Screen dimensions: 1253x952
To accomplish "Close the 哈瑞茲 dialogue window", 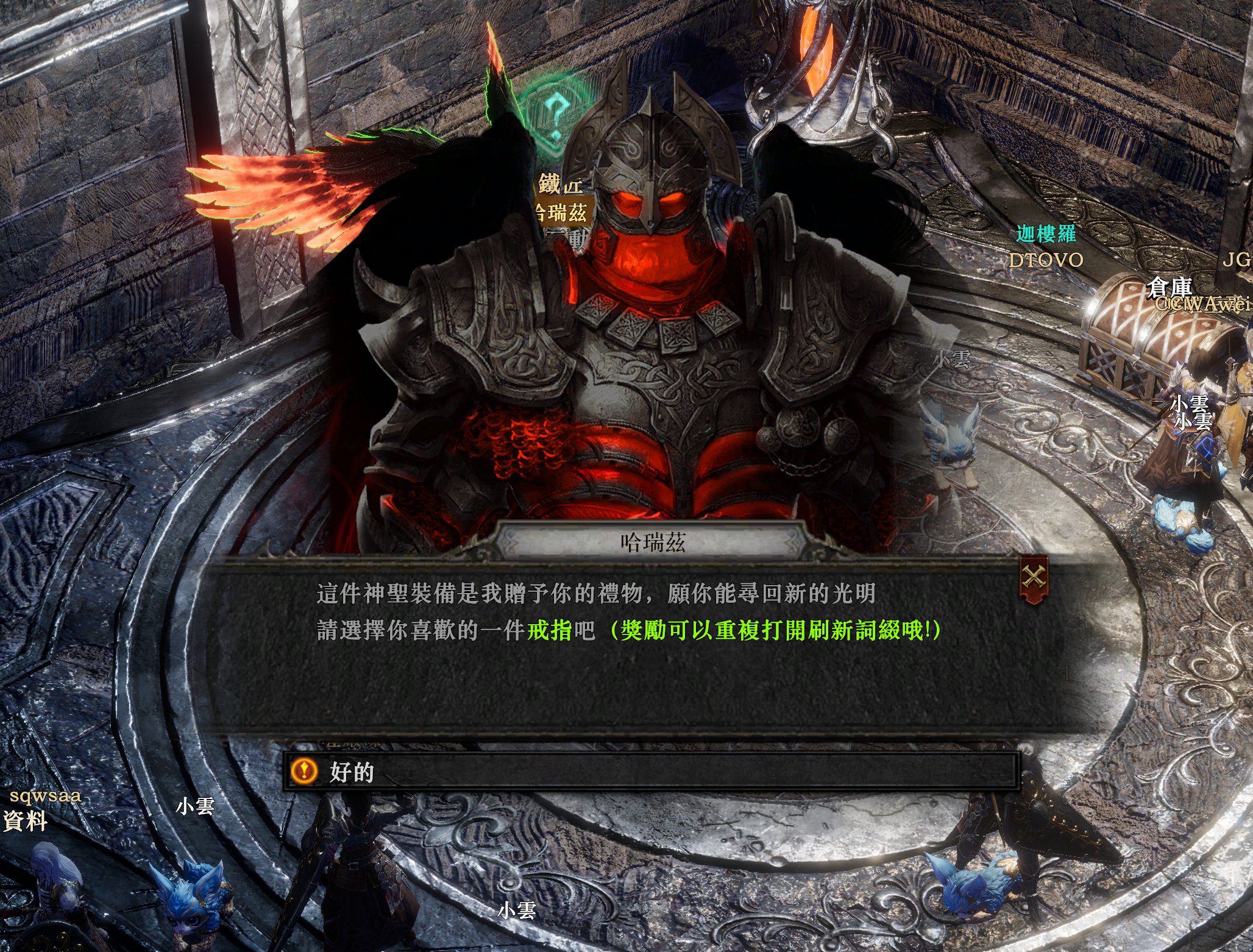I will click(x=1034, y=577).
